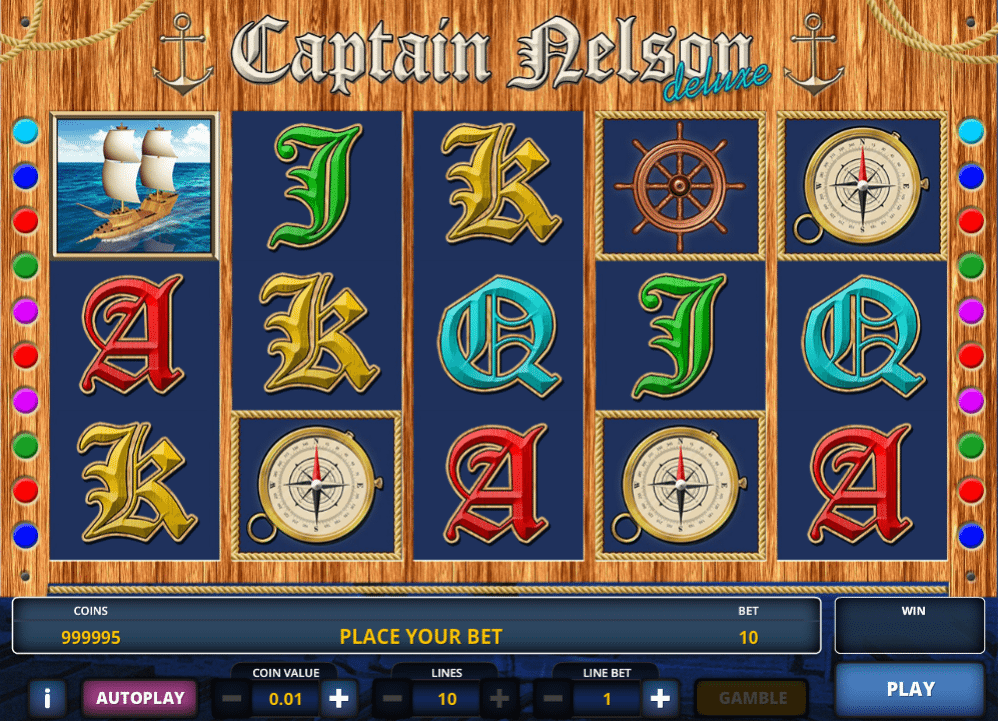Spin the reels with the PLAY button

point(909,689)
